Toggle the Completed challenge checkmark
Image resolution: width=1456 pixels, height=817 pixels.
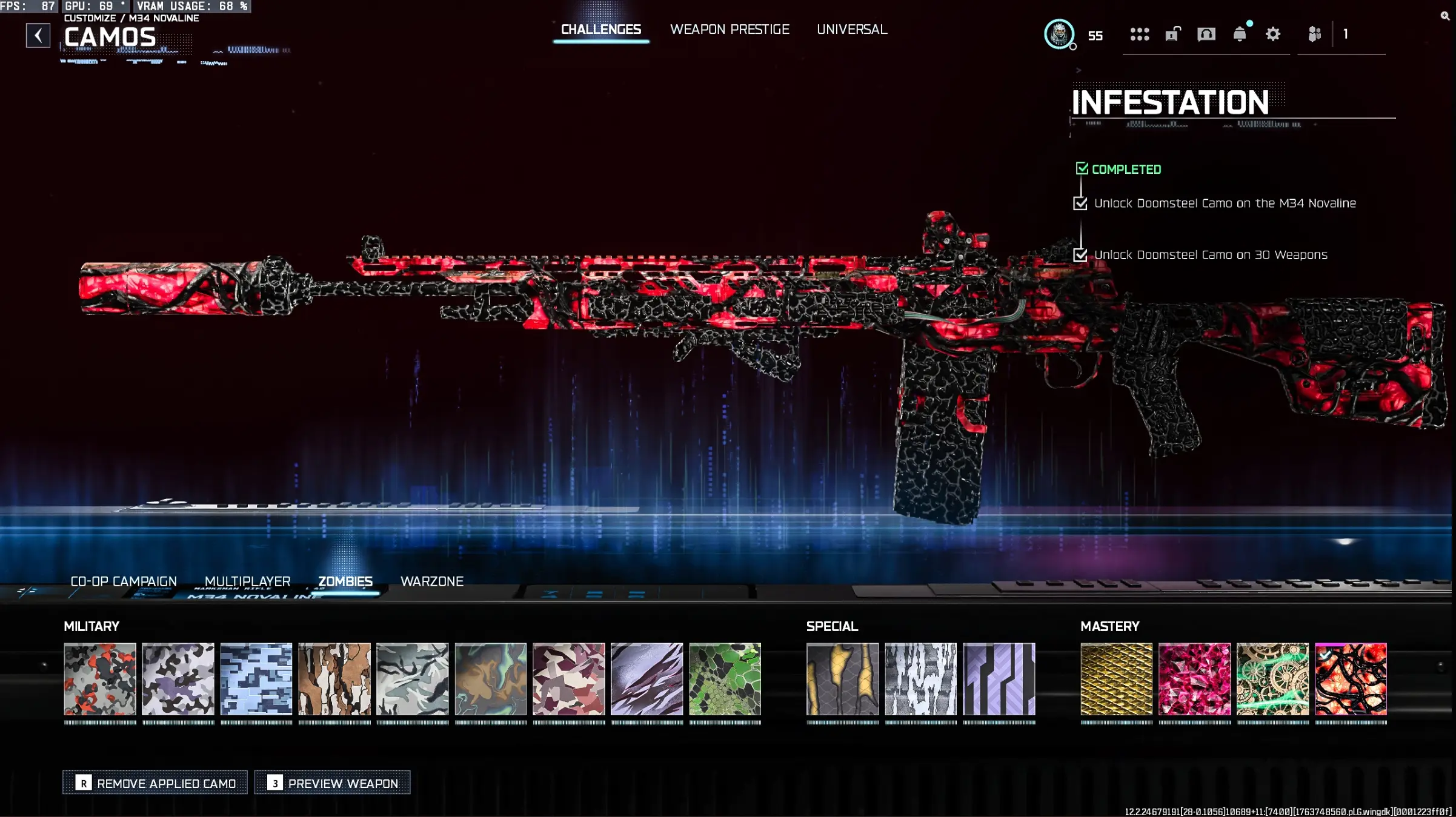pyautogui.click(x=1083, y=170)
